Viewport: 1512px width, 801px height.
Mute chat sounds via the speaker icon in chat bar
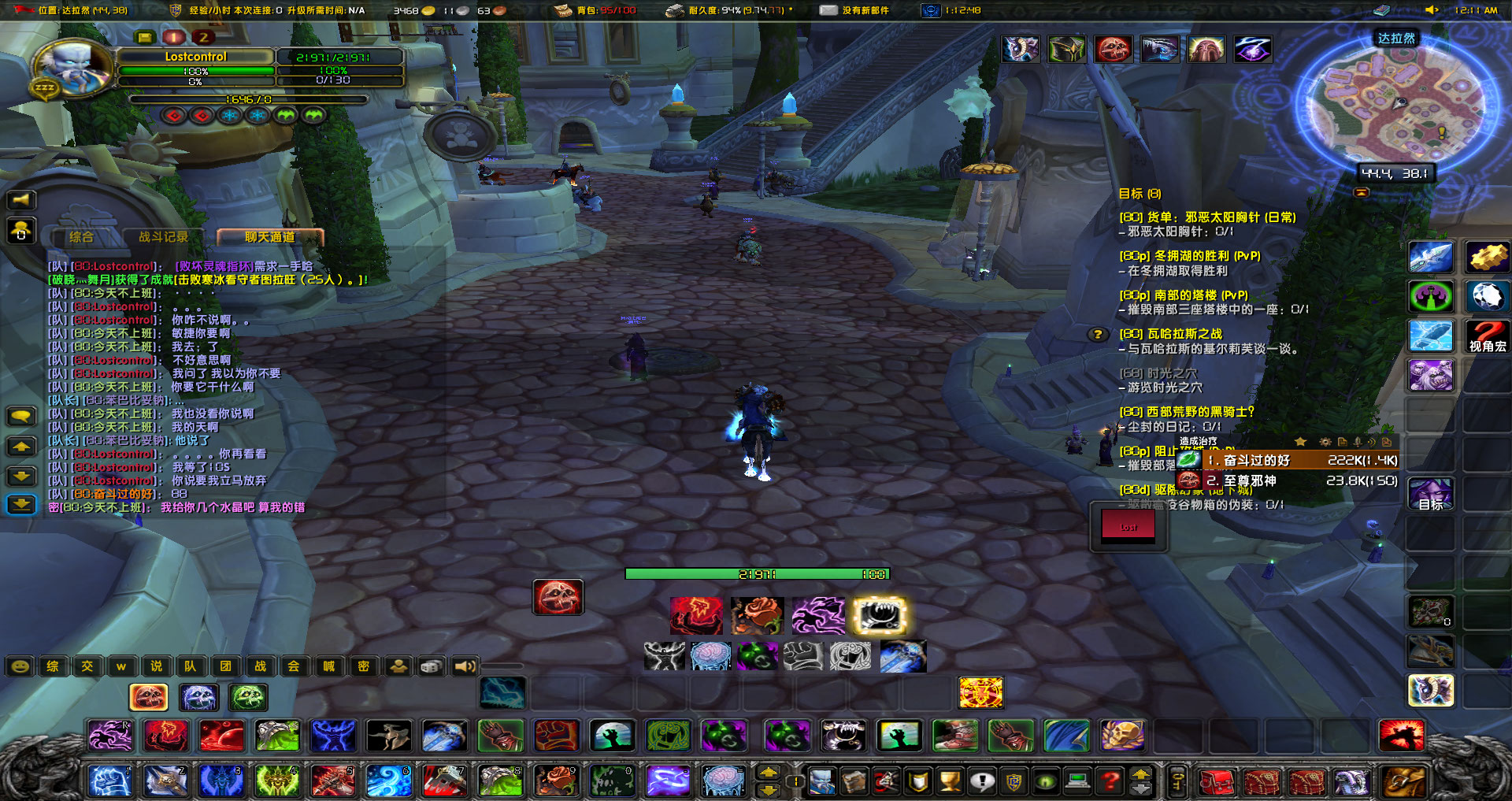tap(464, 666)
